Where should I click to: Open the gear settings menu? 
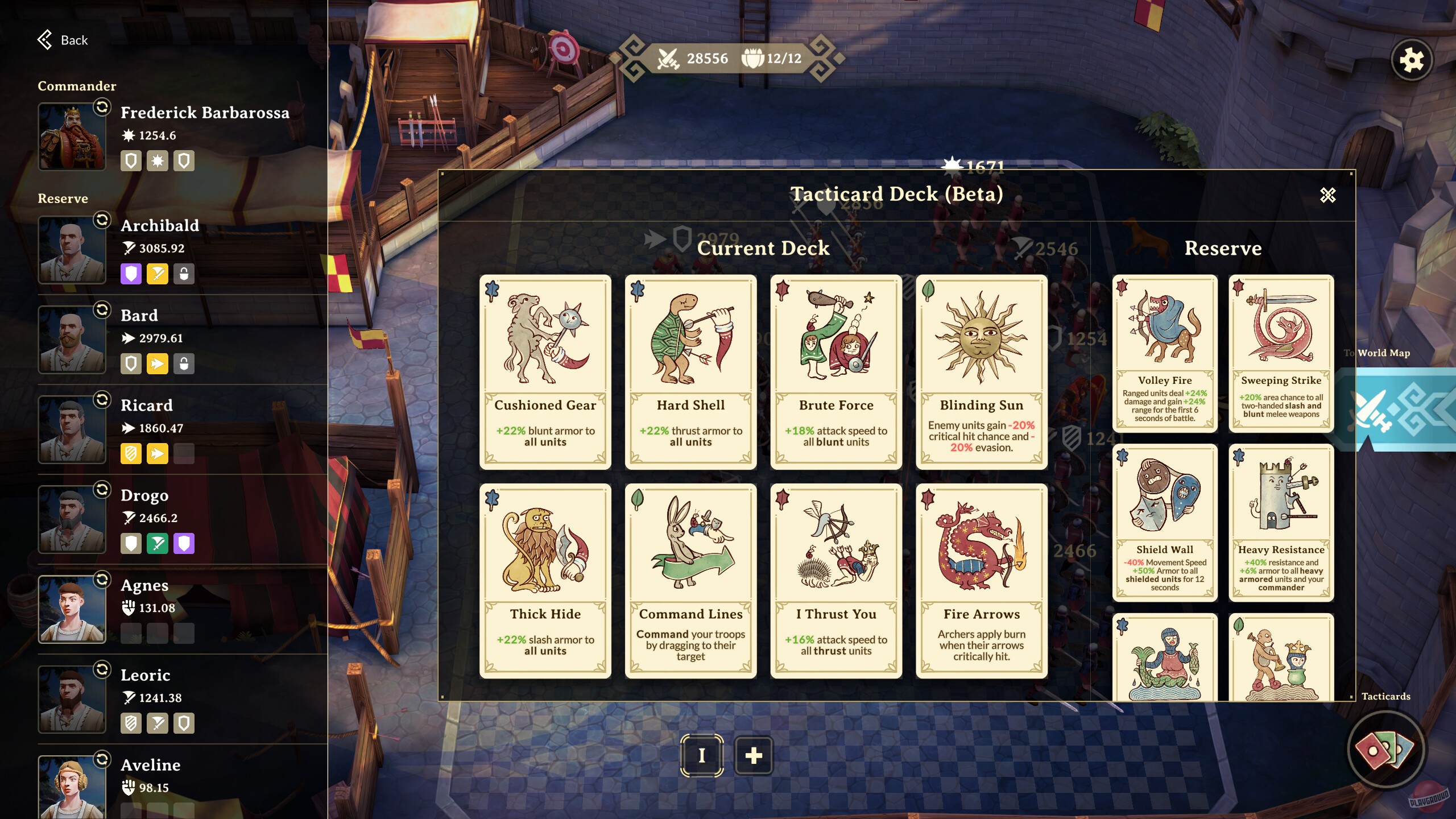(1411, 60)
